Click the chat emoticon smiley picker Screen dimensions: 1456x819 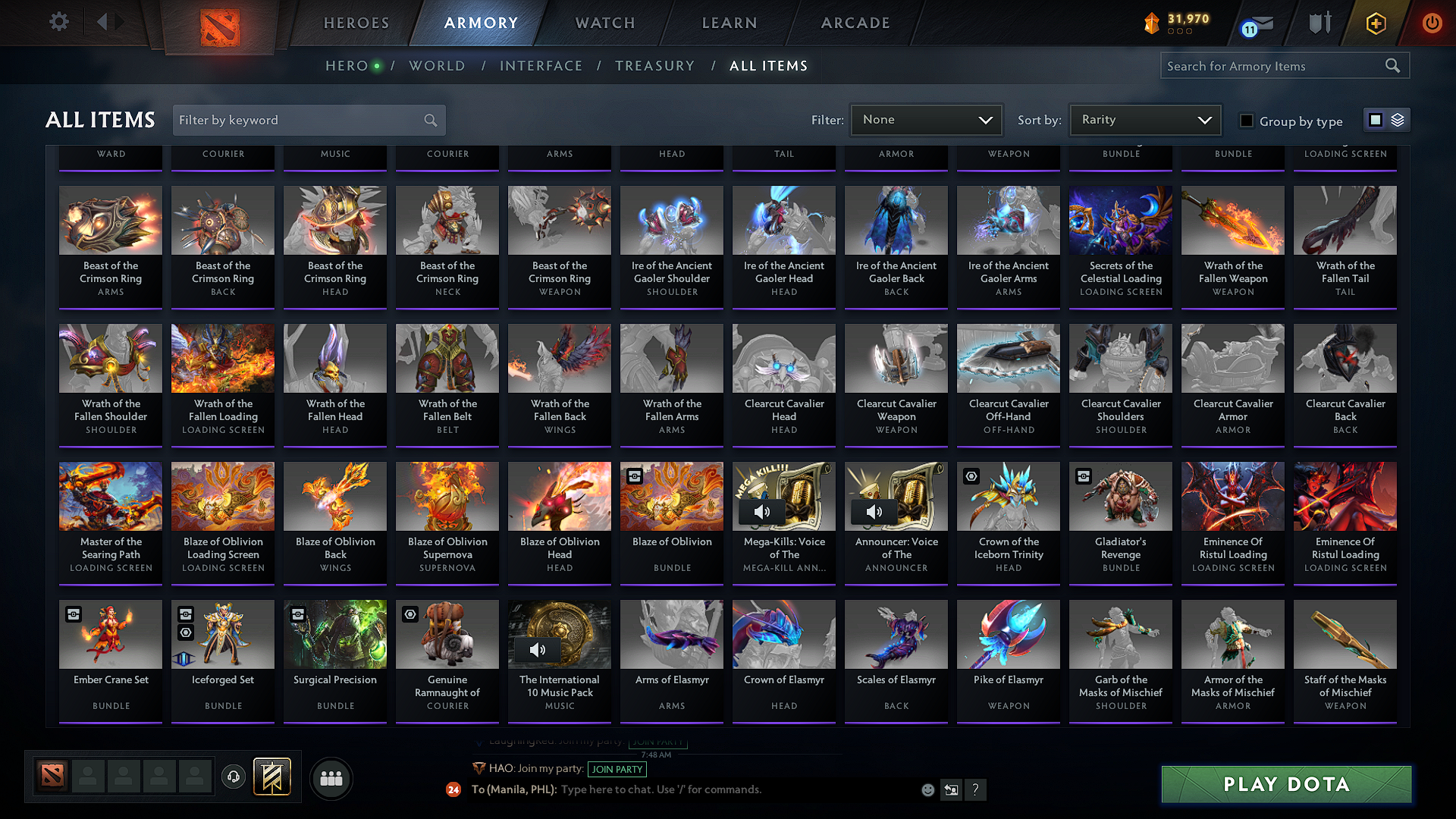(927, 789)
